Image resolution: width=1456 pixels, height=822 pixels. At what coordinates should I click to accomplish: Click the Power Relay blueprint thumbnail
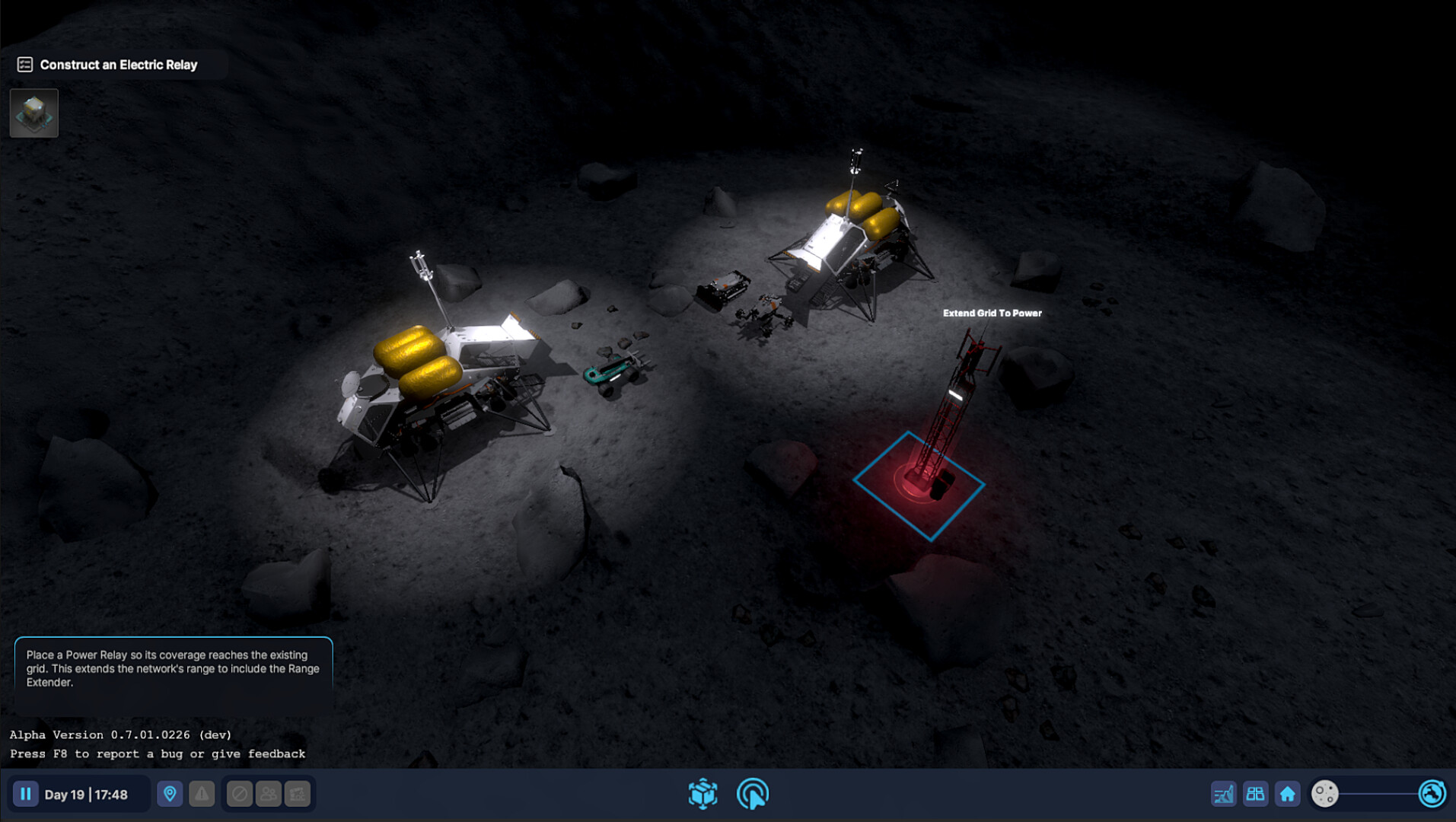33,113
